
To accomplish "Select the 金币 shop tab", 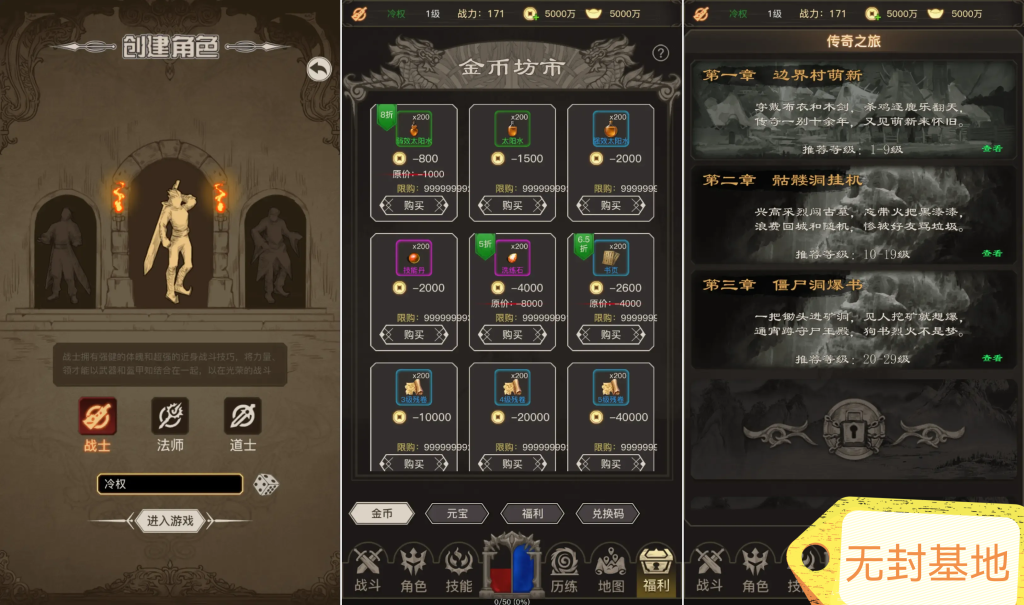I will coord(382,513).
